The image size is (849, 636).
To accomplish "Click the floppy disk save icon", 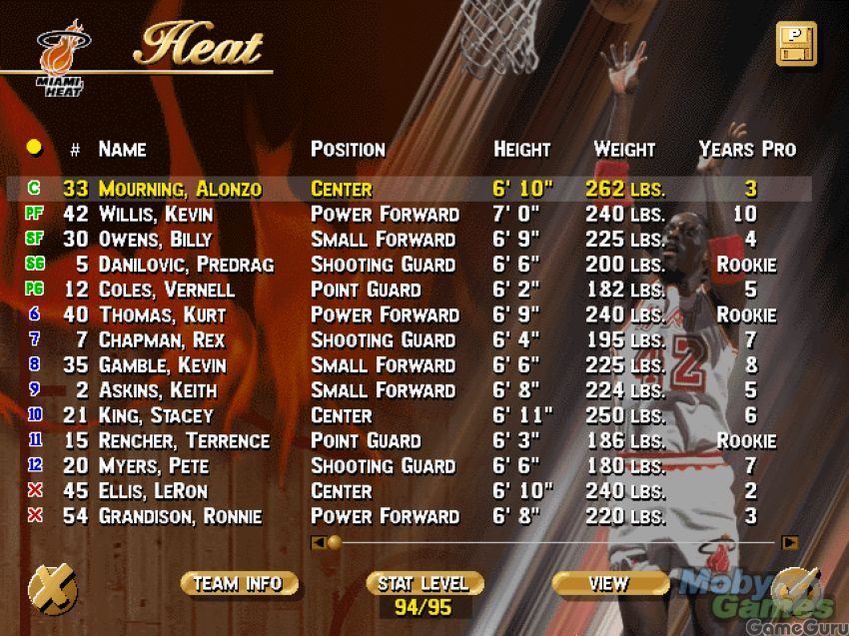I will coord(796,44).
